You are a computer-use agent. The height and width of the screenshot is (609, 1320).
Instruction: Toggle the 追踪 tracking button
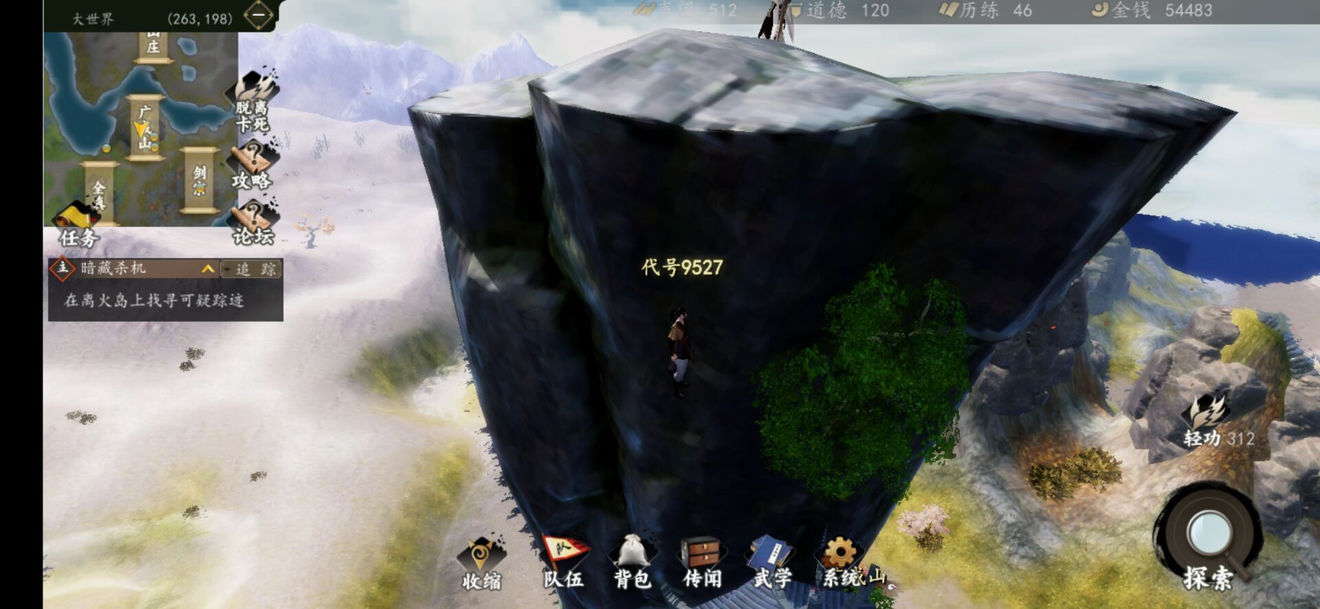(251, 269)
